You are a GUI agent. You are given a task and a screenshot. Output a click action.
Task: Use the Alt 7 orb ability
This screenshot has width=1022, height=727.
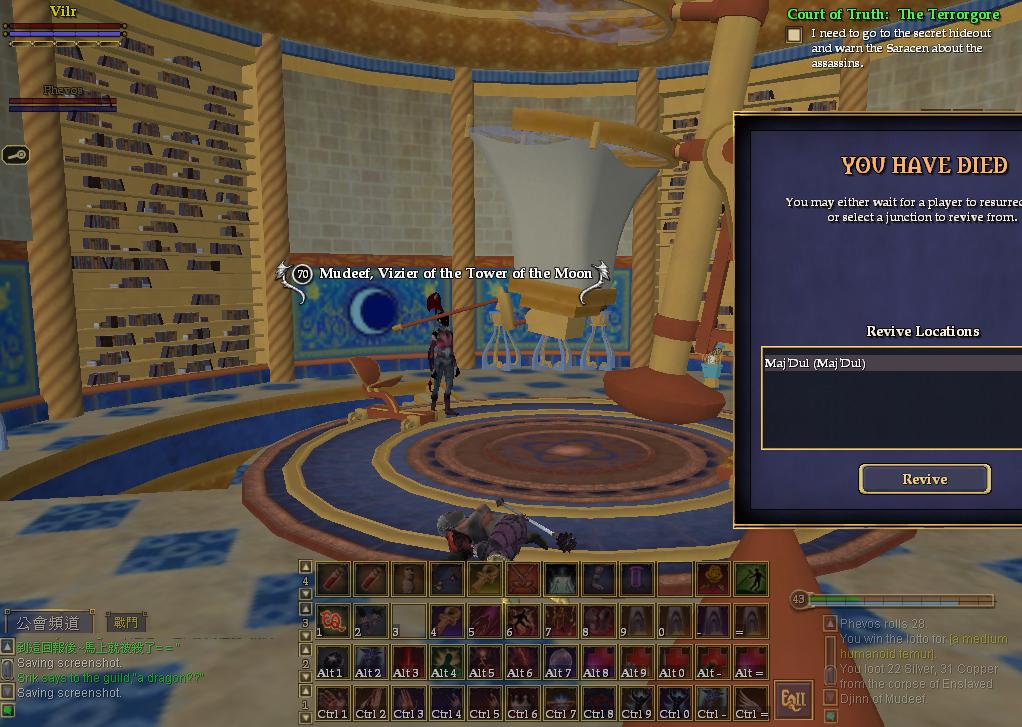coord(559,661)
